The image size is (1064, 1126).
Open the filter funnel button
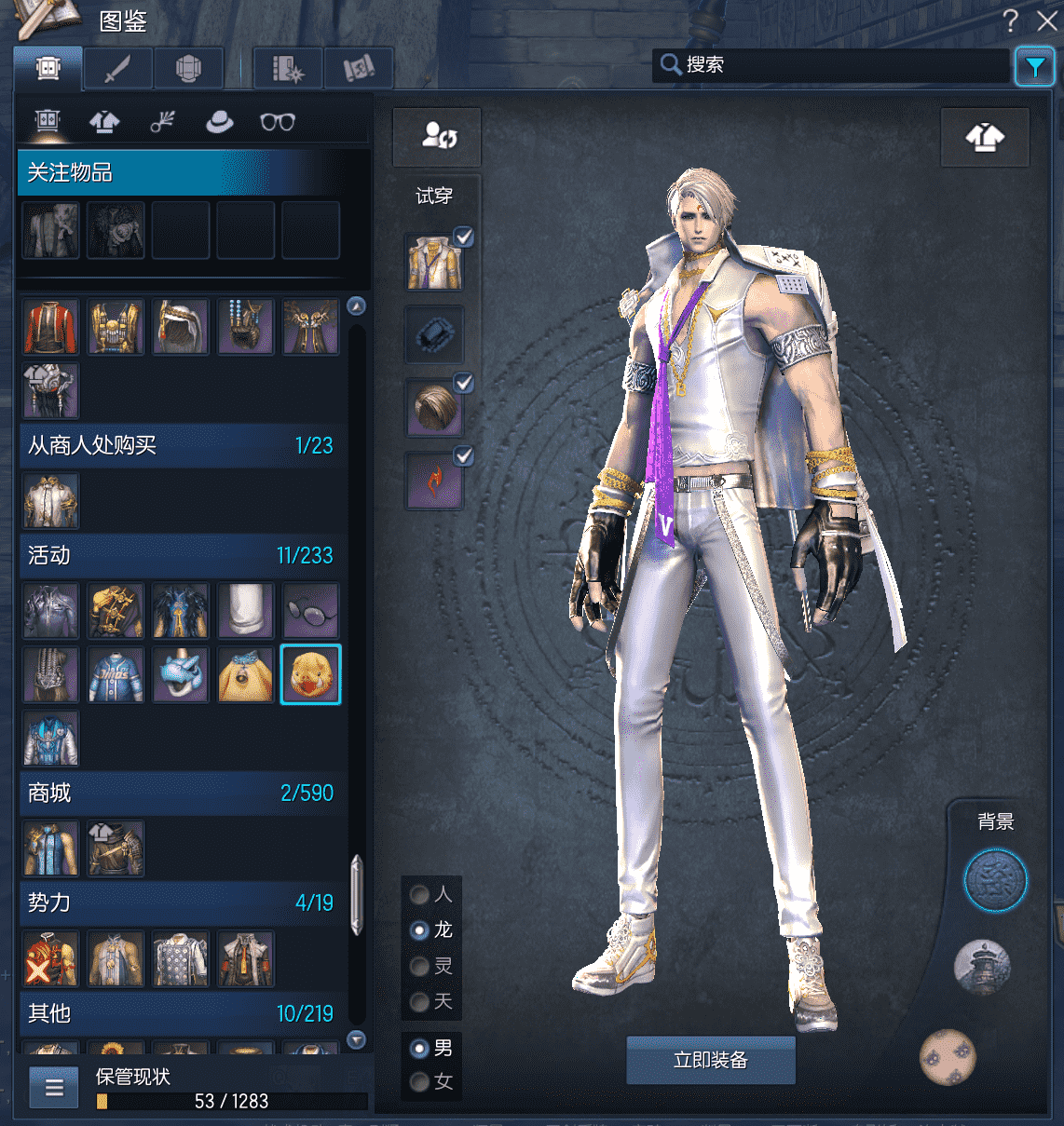point(1034,66)
